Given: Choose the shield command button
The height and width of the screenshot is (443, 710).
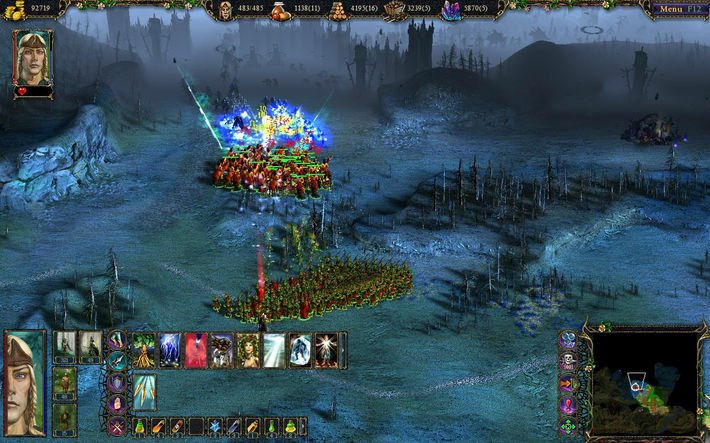Looking at the screenshot, I should coord(117,384).
